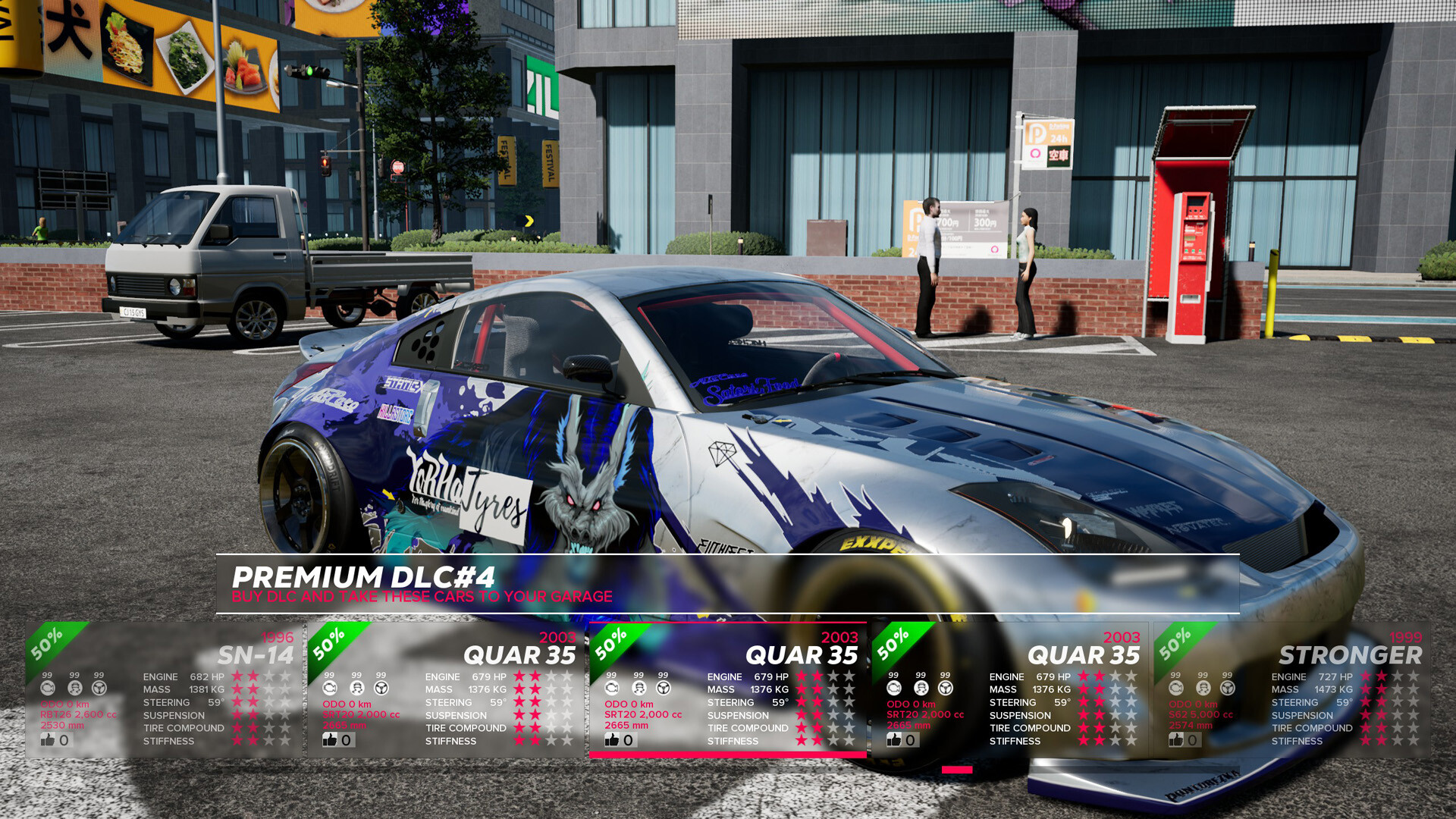Image resolution: width=1456 pixels, height=819 pixels.
Task: Click the steering wheel icon on the middle QUAR 35
Action: coord(662,688)
